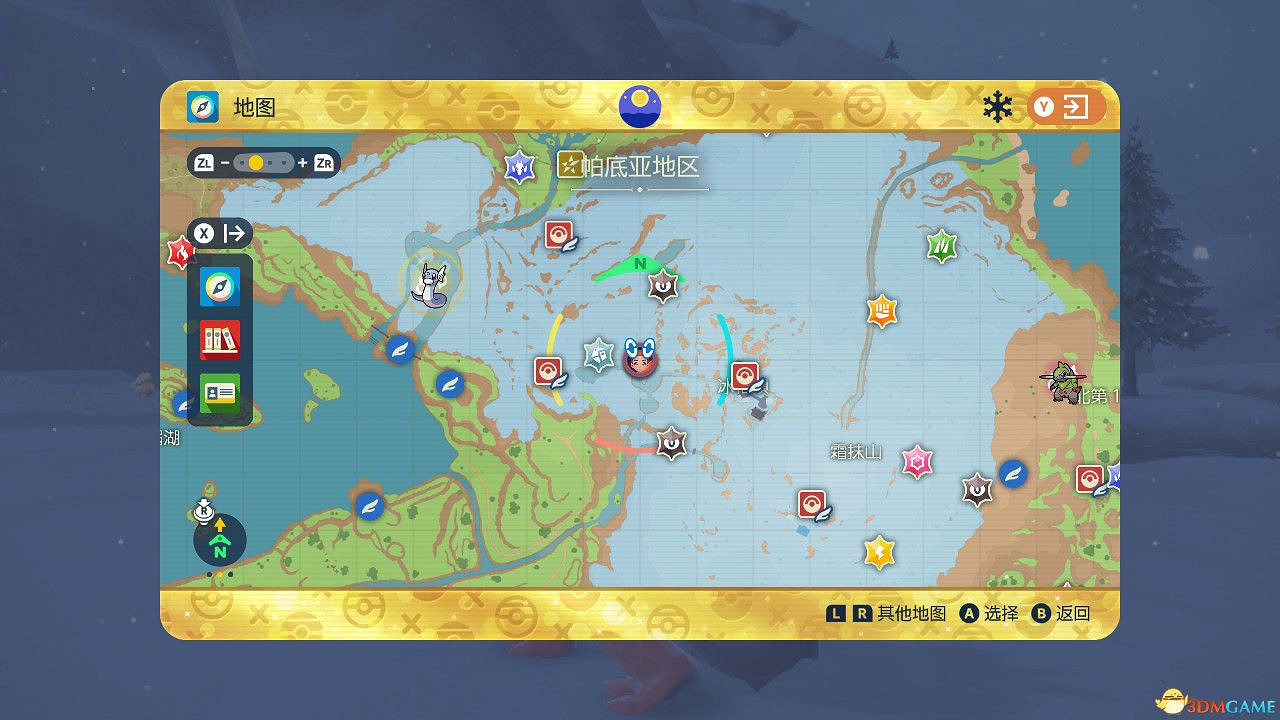Select the green trainer profile icon in sidebar
Viewport: 1280px width, 720px height.
[x=220, y=392]
